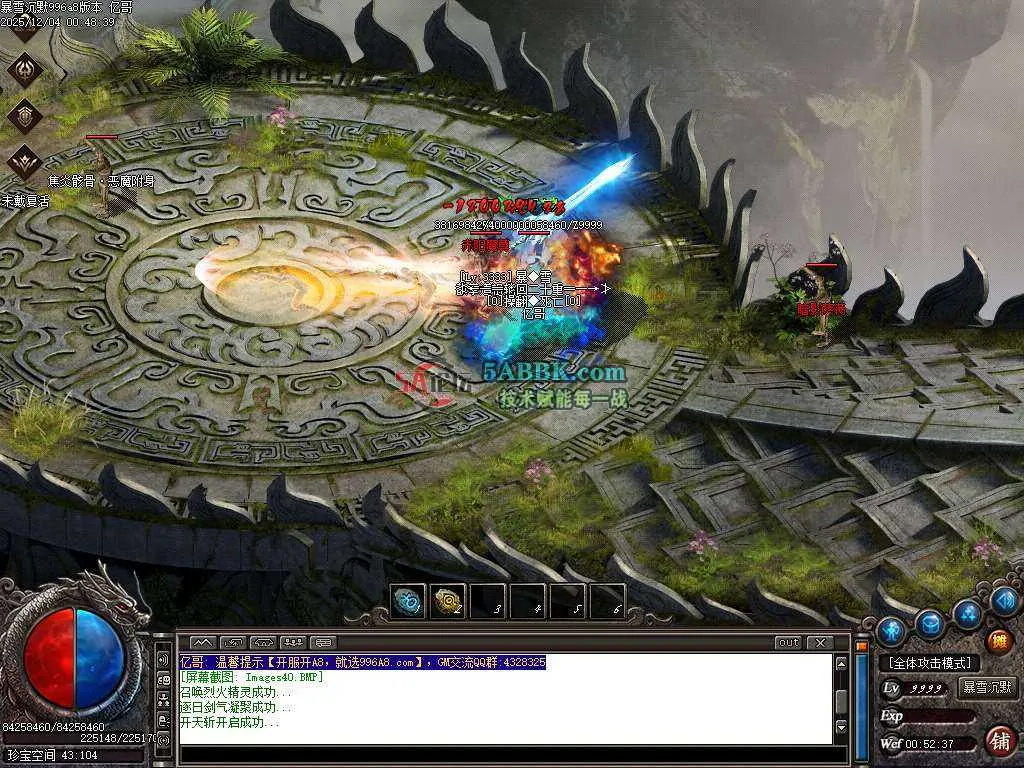
Task: Click the chat window's out button
Action: [x=788, y=642]
